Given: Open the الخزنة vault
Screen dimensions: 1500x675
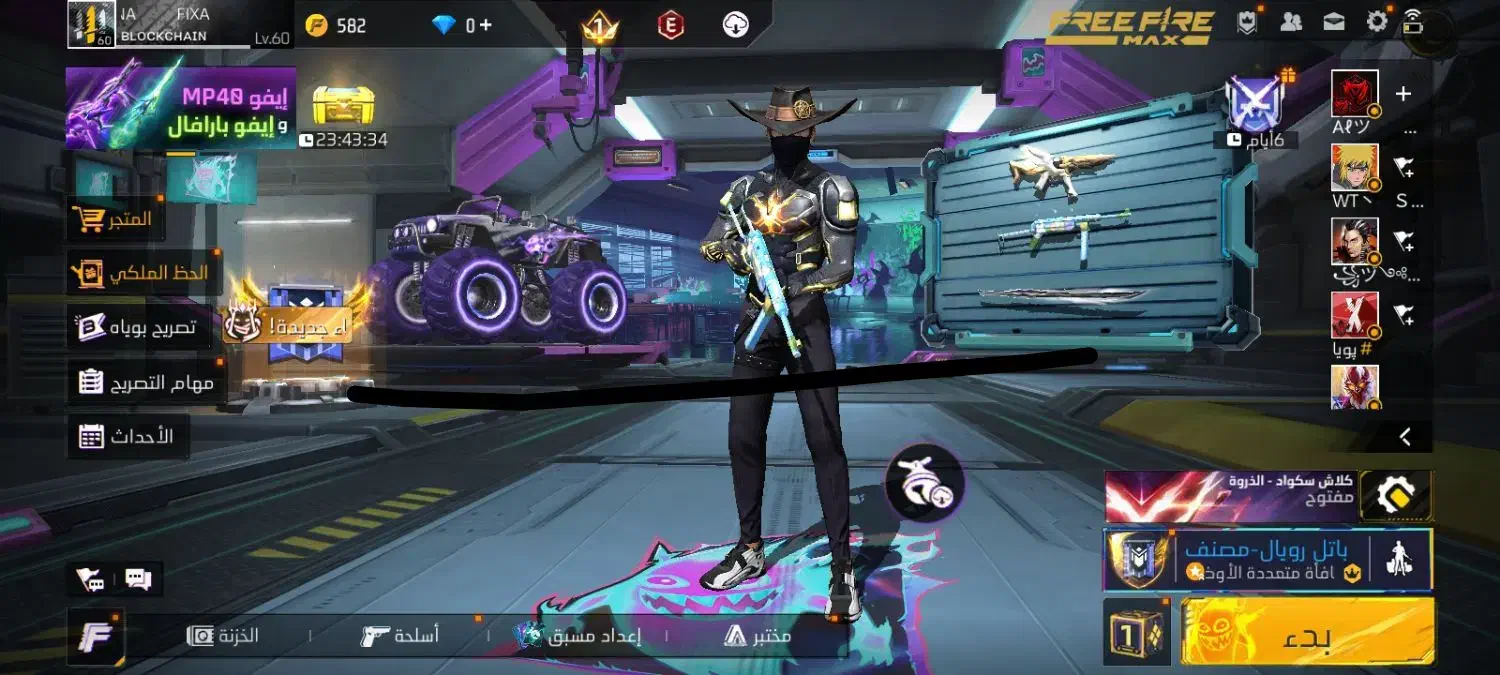Looking at the screenshot, I should [x=224, y=636].
